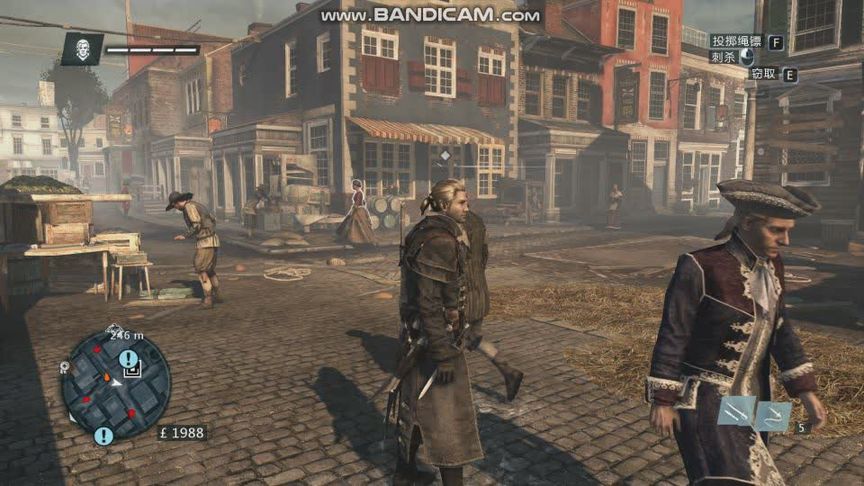
Task: Choose the rope dart tool slot
Action: tap(773, 416)
